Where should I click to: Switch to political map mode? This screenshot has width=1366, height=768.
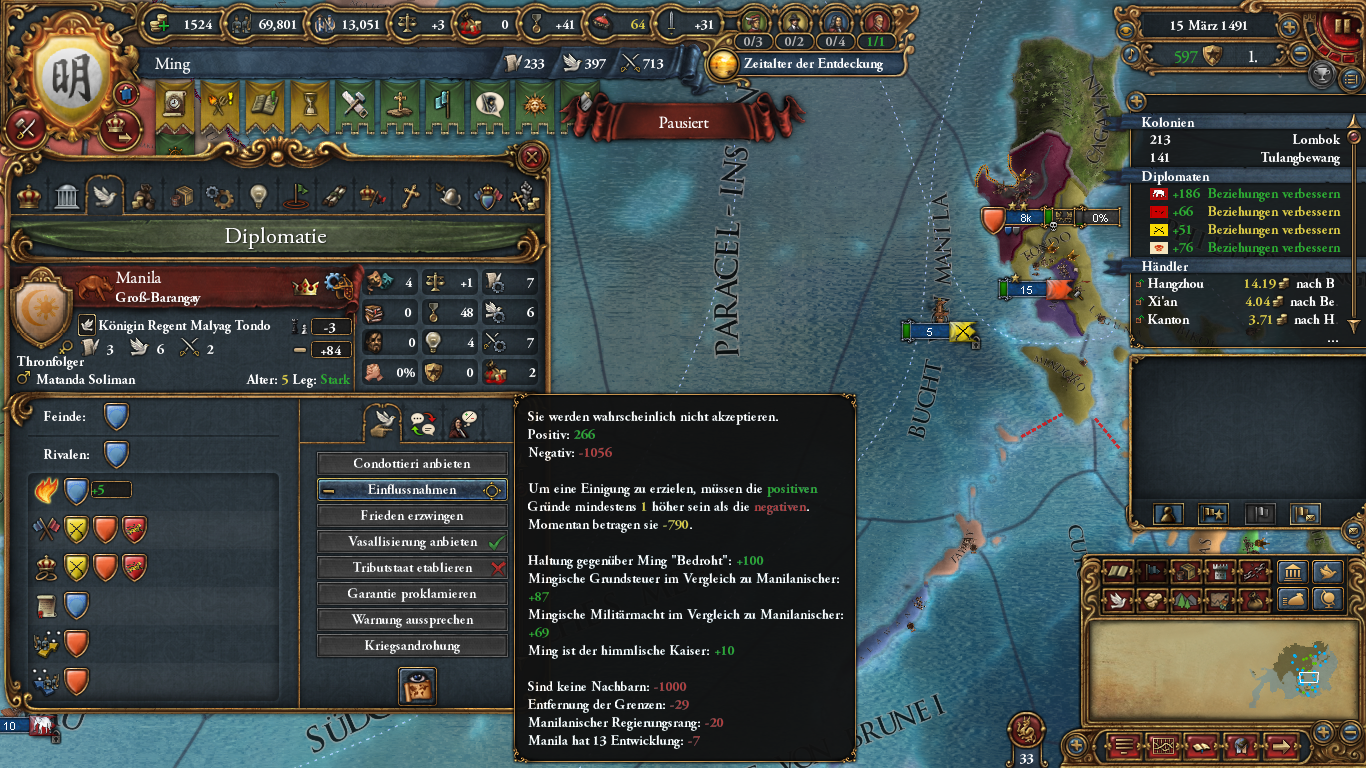pyautogui.click(x=1150, y=572)
